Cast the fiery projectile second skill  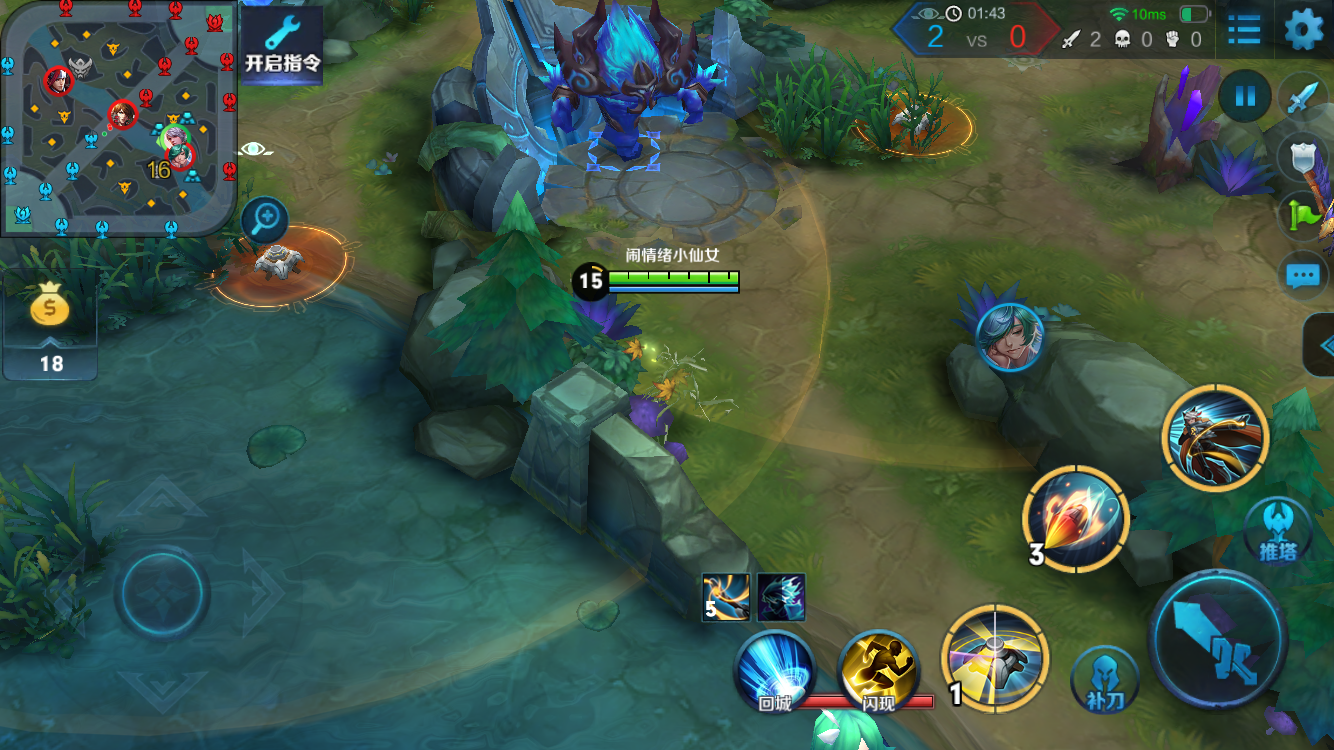click(1076, 519)
